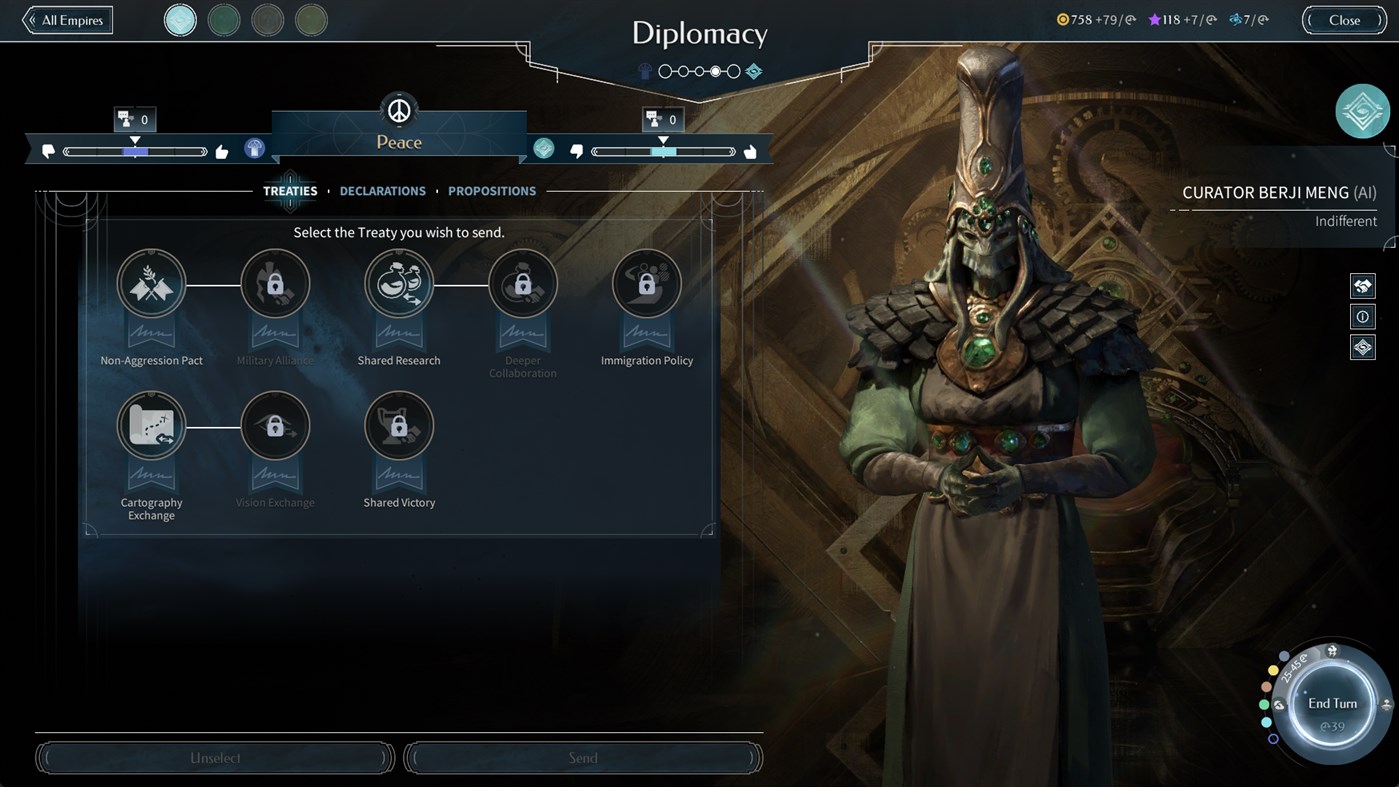Select the Shared Research treaty
This screenshot has width=1399, height=787.
coord(399,283)
